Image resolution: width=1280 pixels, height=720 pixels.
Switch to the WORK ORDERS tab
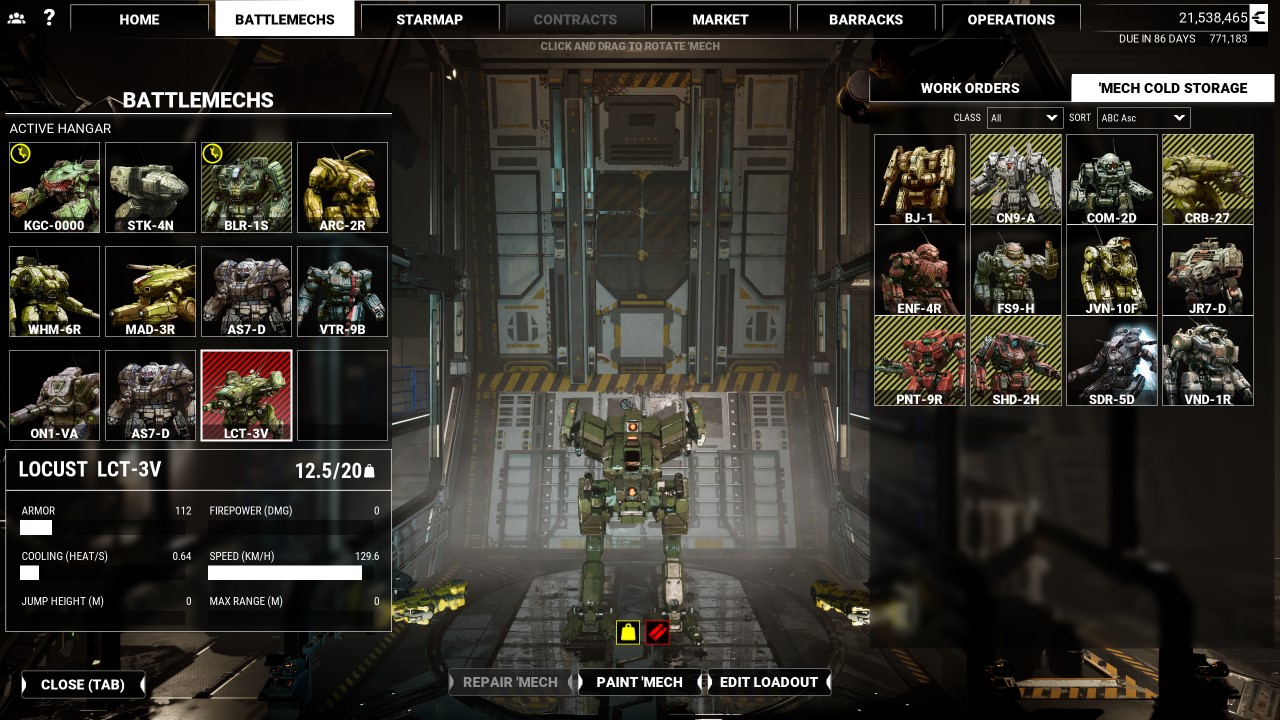click(x=968, y=88)
